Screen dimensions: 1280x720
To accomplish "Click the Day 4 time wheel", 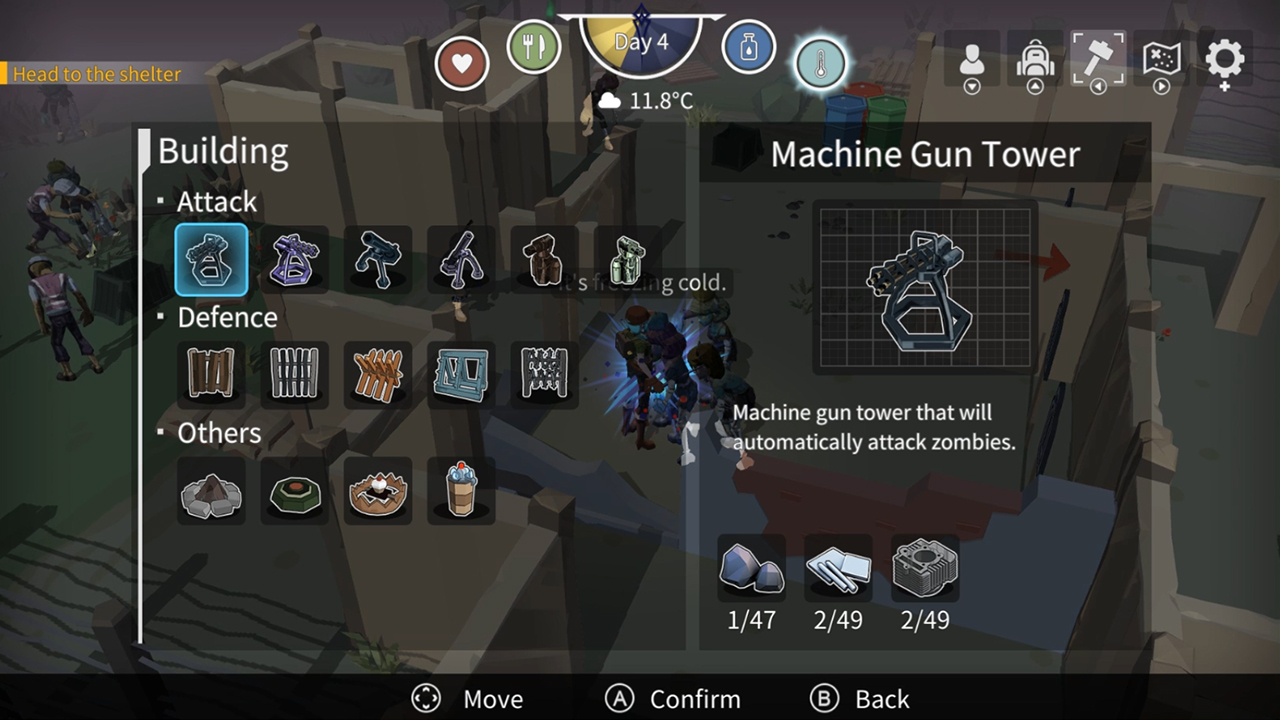I will point(640,40).
